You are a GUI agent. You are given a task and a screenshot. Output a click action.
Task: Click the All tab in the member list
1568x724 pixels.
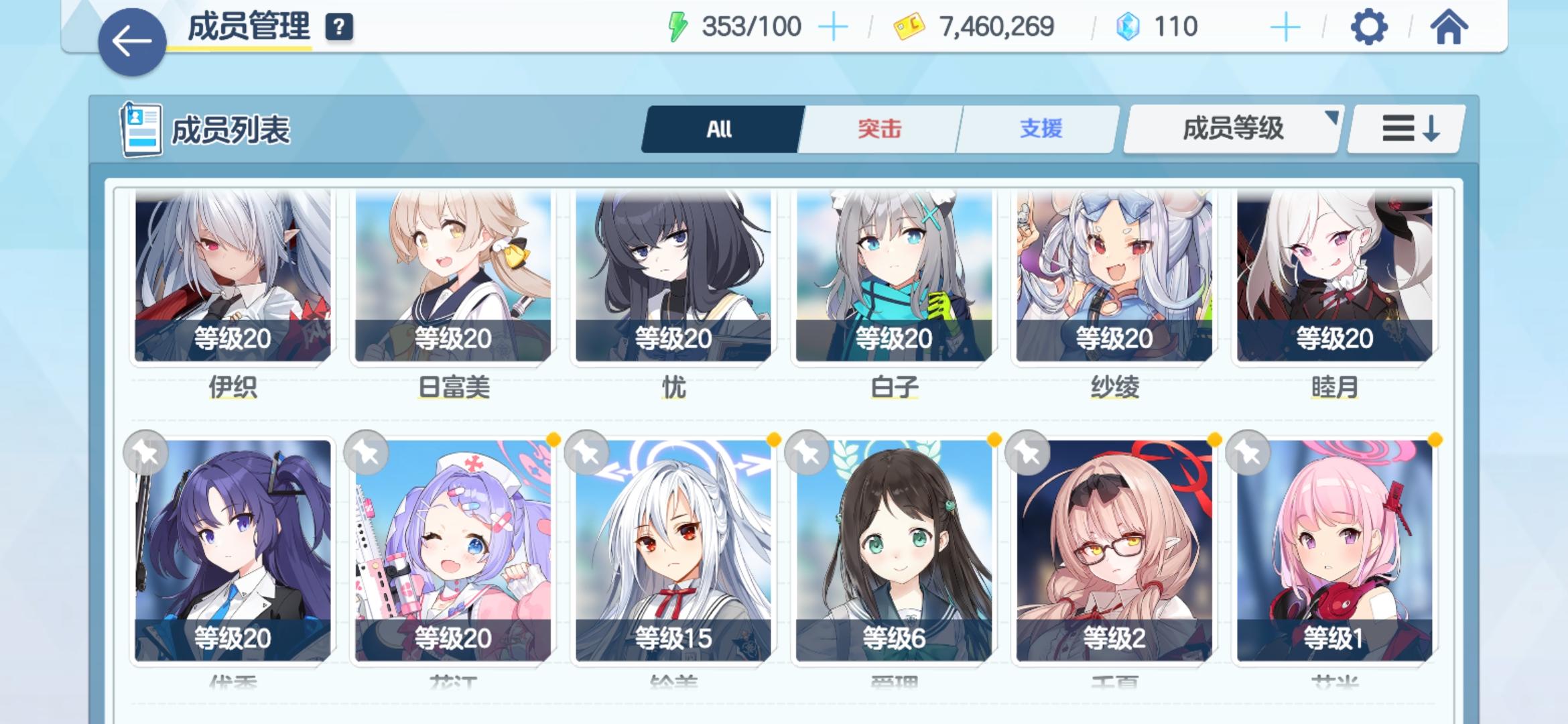click(x=720, y=129)
